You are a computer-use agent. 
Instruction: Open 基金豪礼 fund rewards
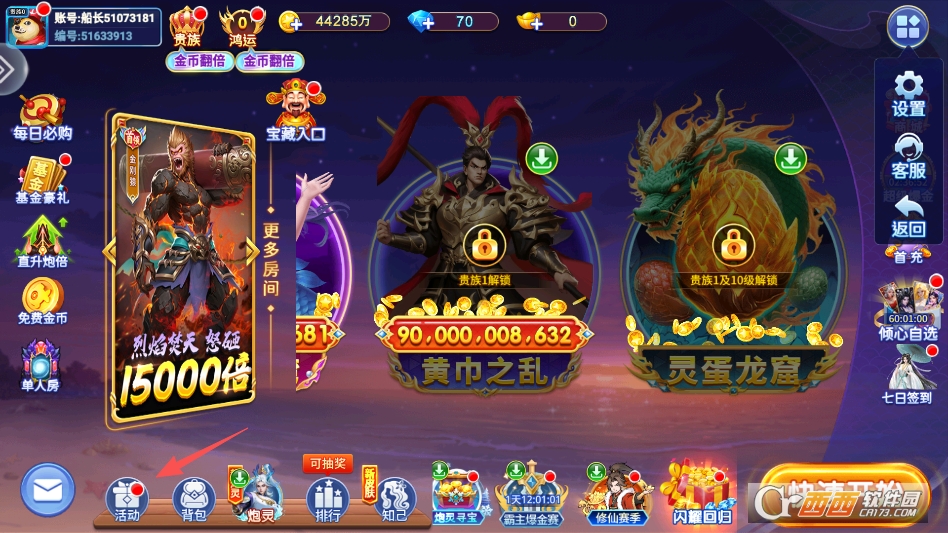point(42,181)
